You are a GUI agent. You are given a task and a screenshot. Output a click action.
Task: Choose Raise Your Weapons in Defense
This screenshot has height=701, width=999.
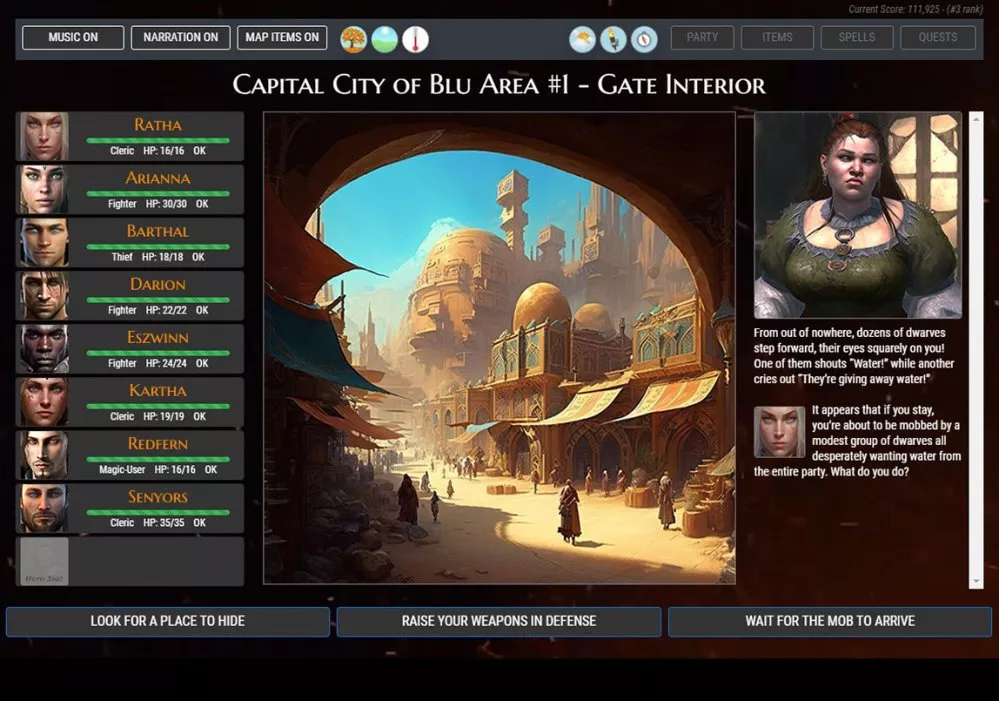[498, 621]
